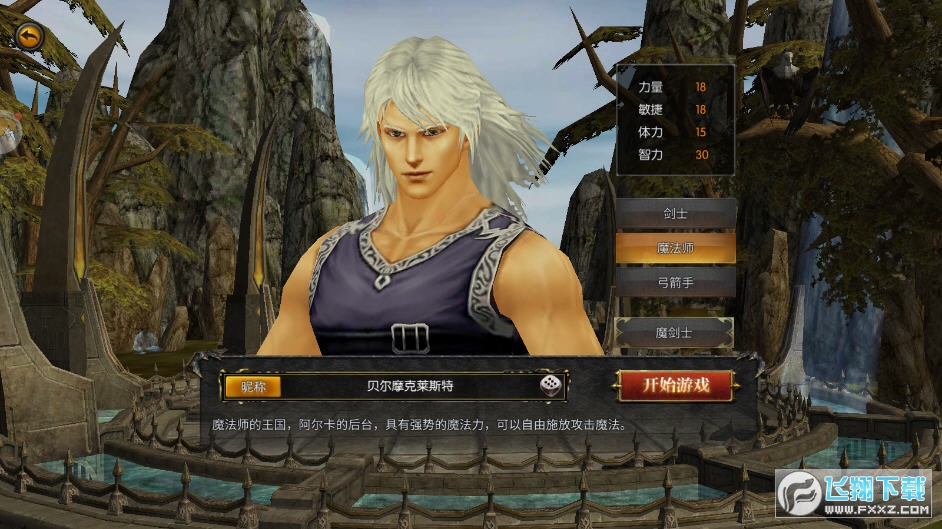Start the game with 开始游戏
The width and height of the screenshot is (942, 529).
pos(676,385)
